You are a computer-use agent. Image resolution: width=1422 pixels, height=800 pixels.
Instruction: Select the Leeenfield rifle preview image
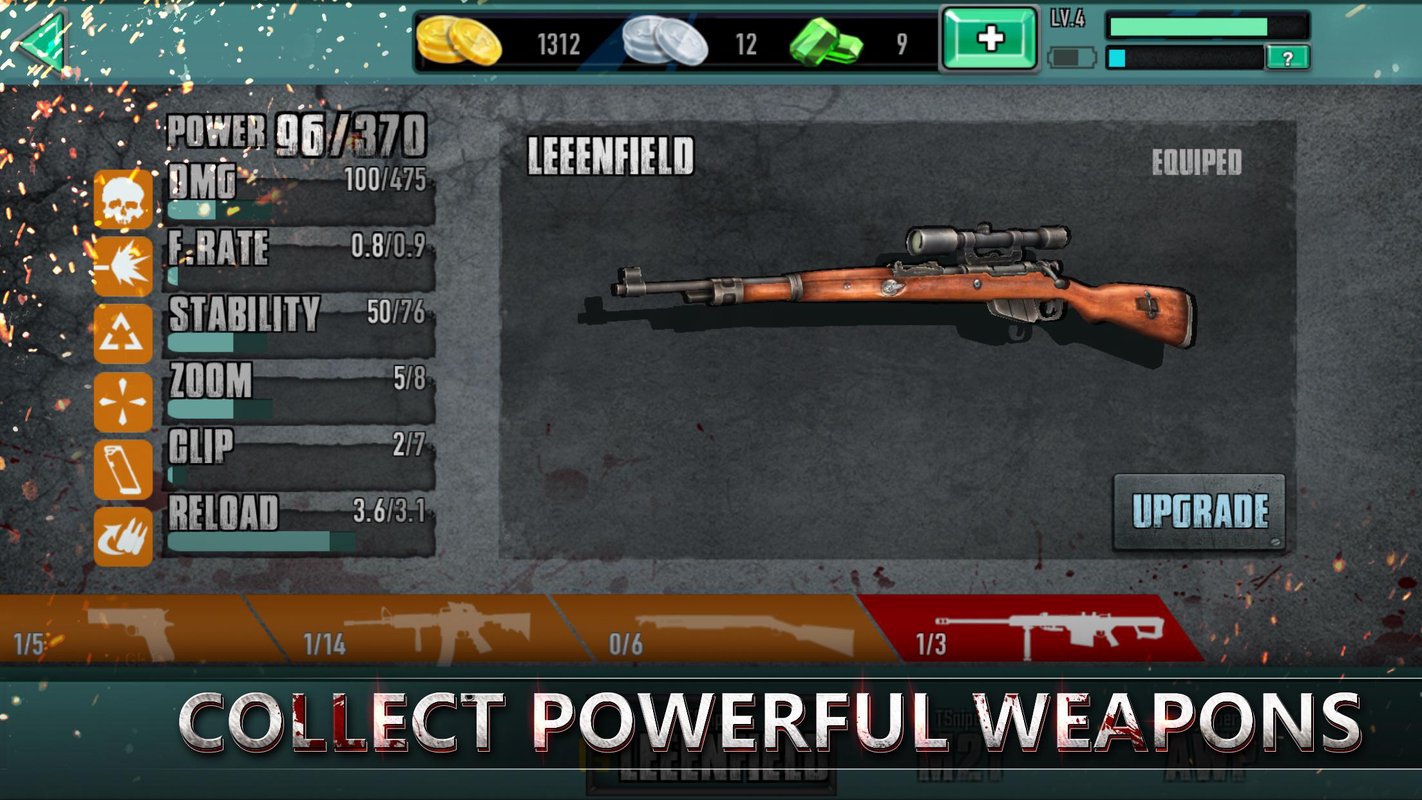(x=903, y=285)
